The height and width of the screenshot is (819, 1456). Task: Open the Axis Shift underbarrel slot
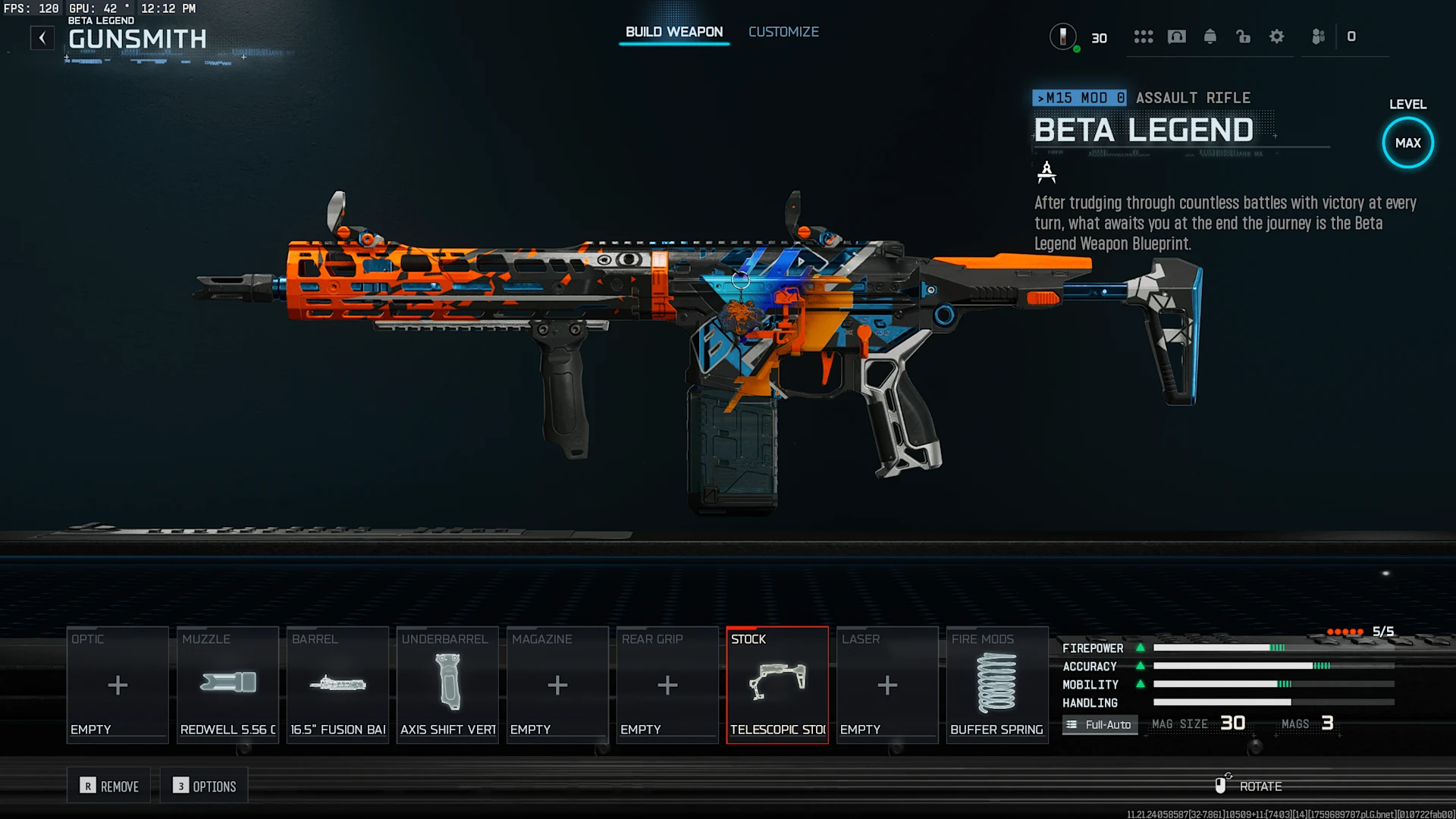pyautogui.click(x=447, y=685)
